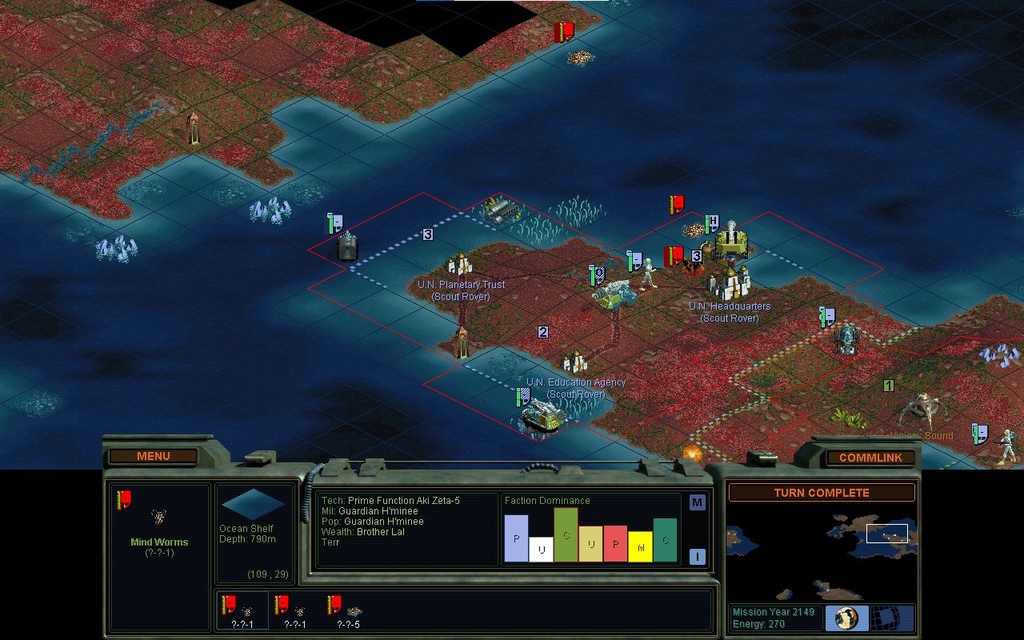
Task: Open the MENU button
Action: 153,456
